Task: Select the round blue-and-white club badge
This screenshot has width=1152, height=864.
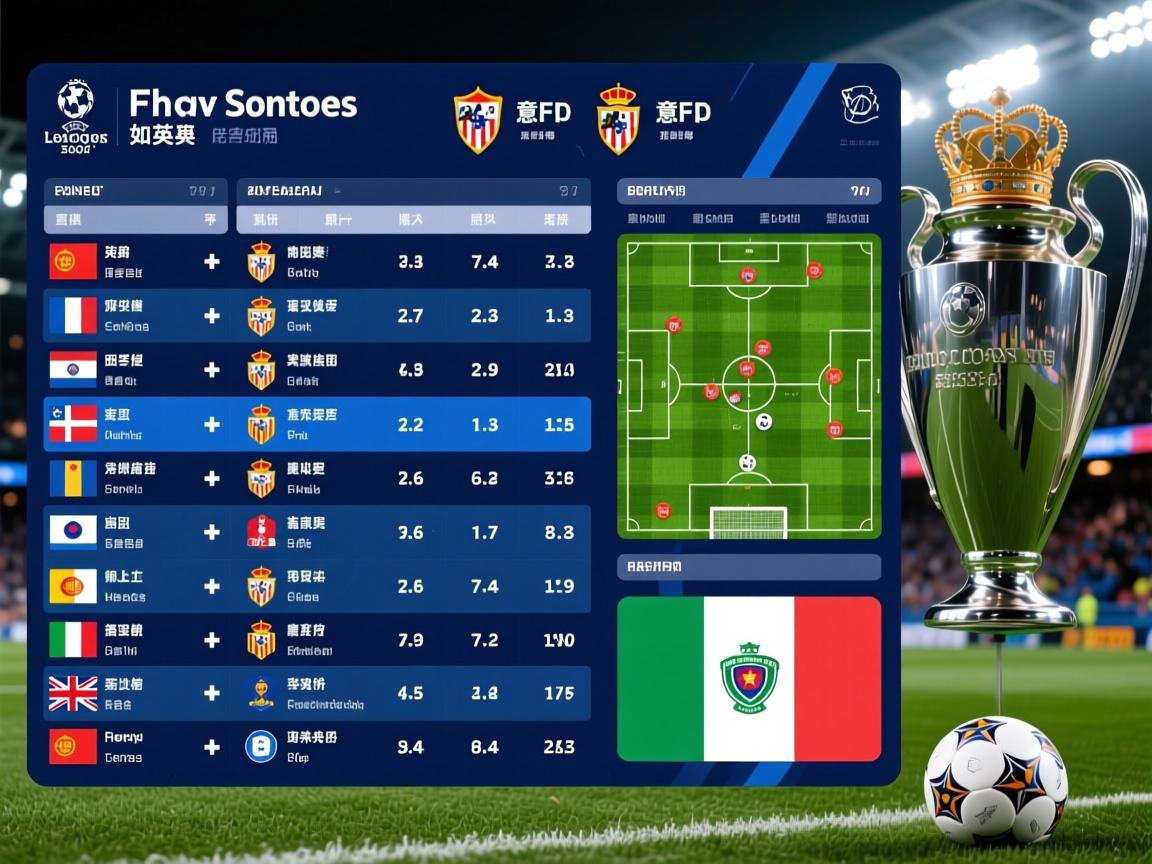Action: (x=261, y=746)
